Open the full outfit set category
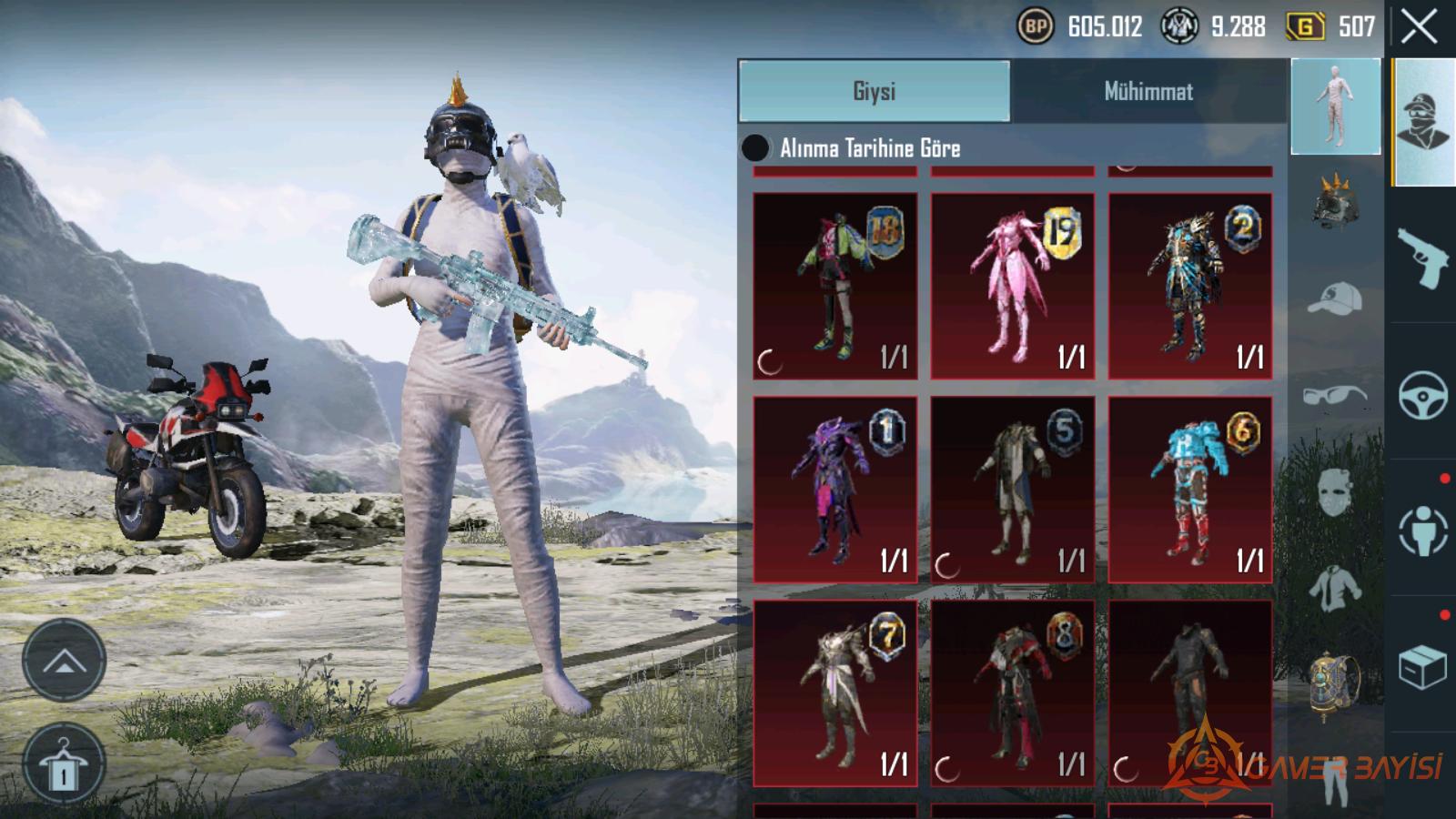The width and height of the screenshot is (1456, 819). 1335,106
